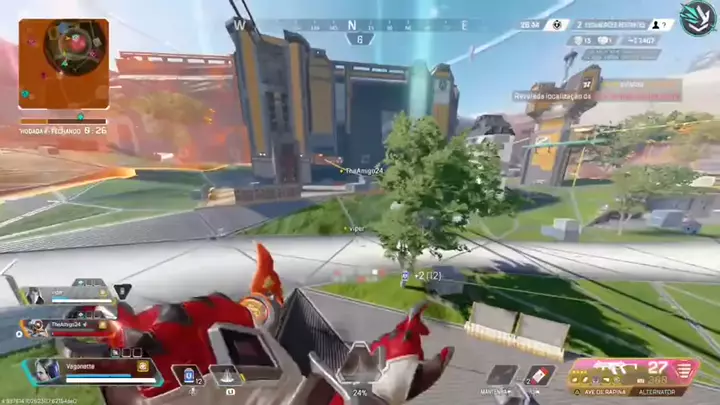Use the shield cell item slot
Viewport: 720px width, 405px height.
tap(187, 376)
